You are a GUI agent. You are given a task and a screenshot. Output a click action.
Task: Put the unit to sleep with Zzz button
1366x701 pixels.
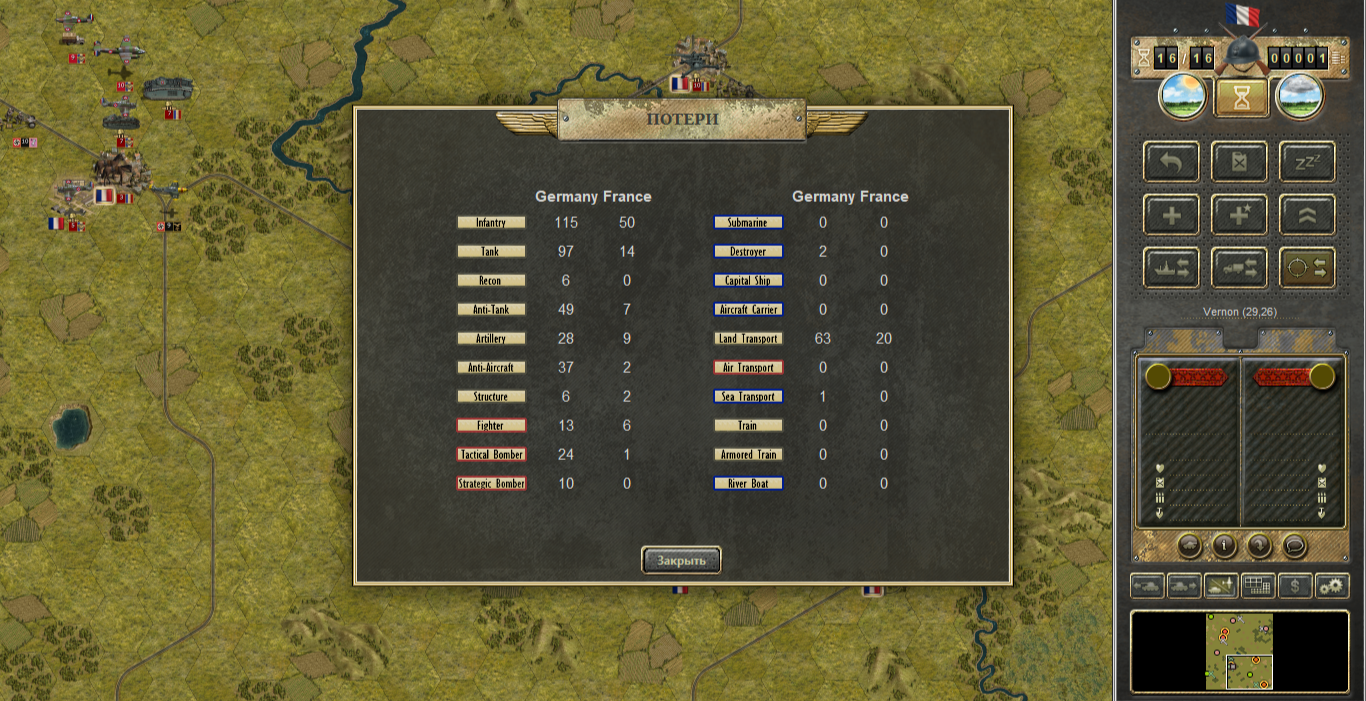(x=1307, y=162)
